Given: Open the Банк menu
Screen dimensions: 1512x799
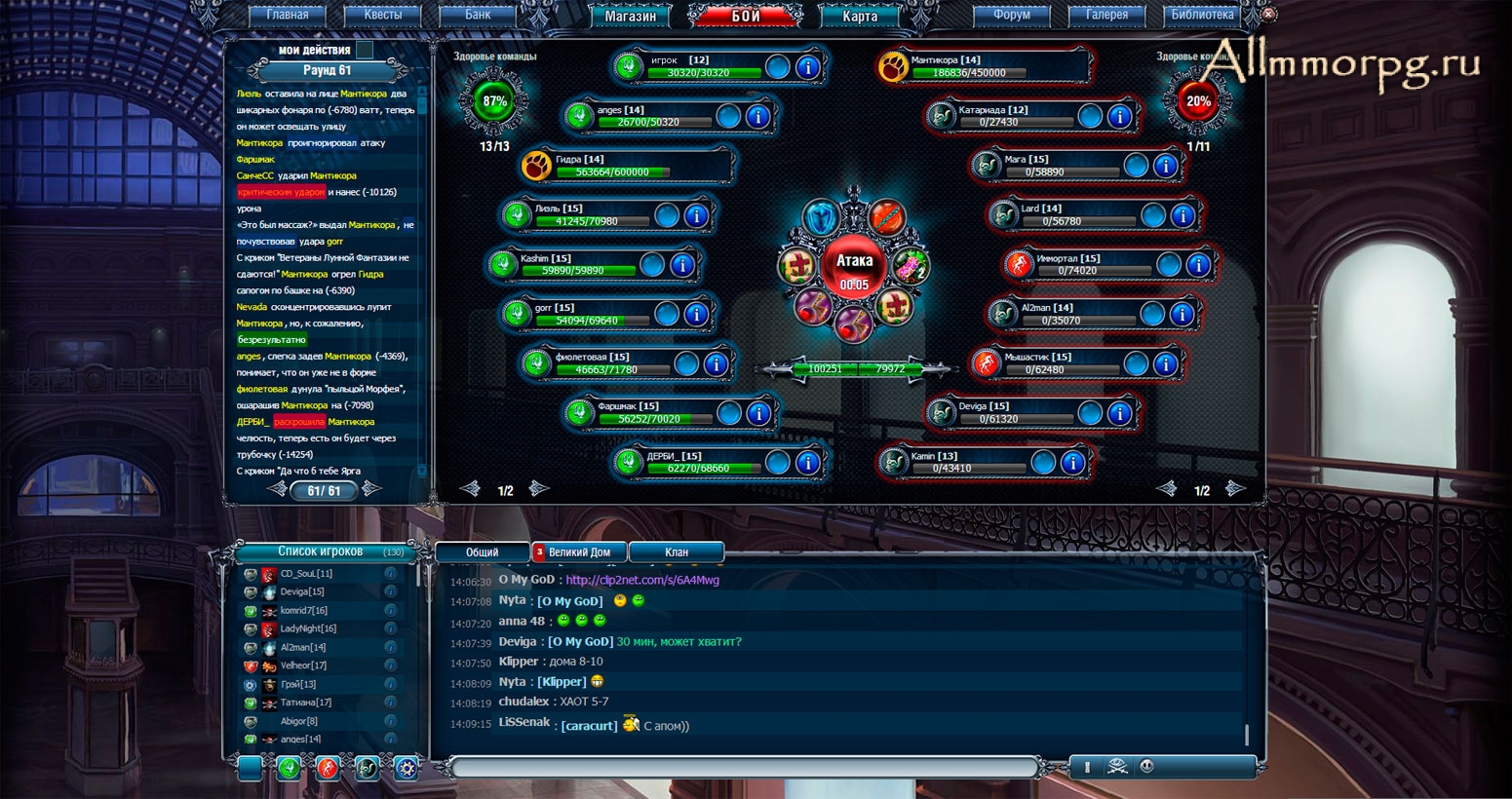Looking at the screenshot, I should (478, 15).
